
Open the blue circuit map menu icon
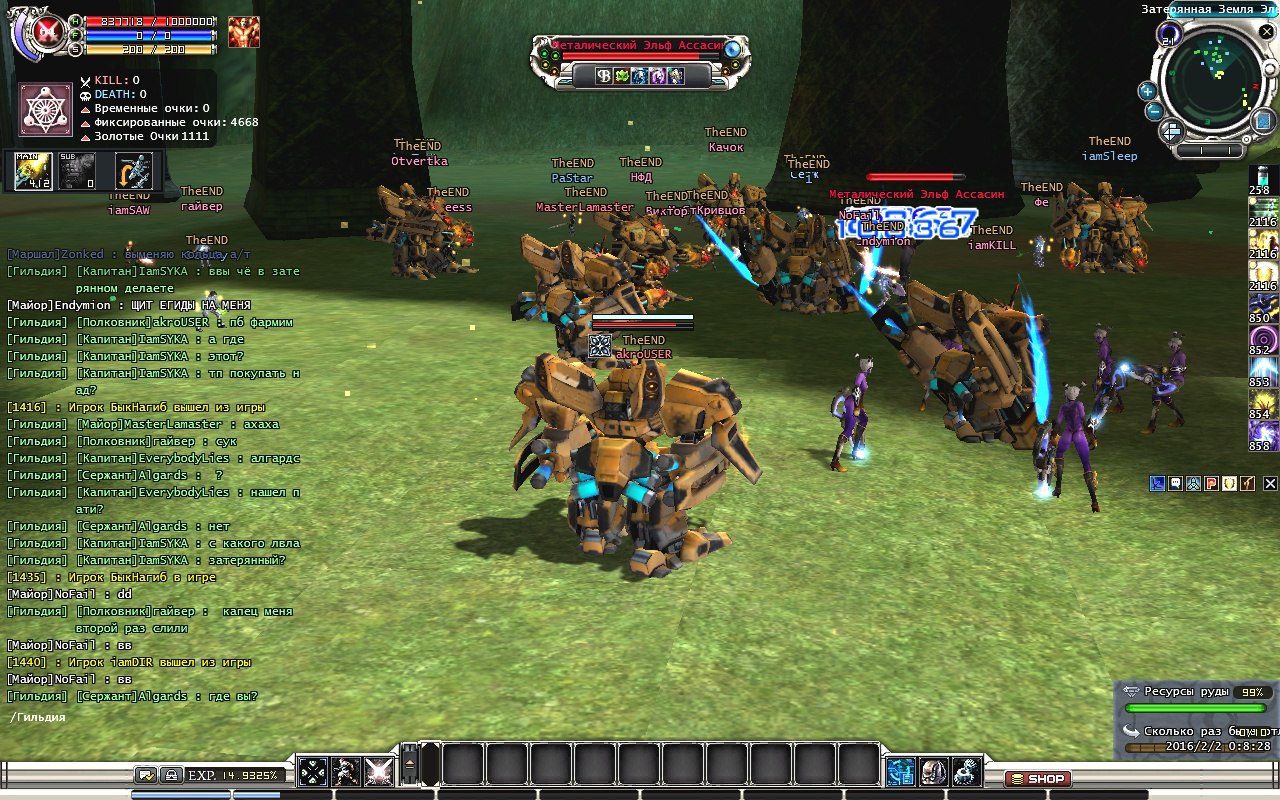pyautogui.click(x=901, y=771)
